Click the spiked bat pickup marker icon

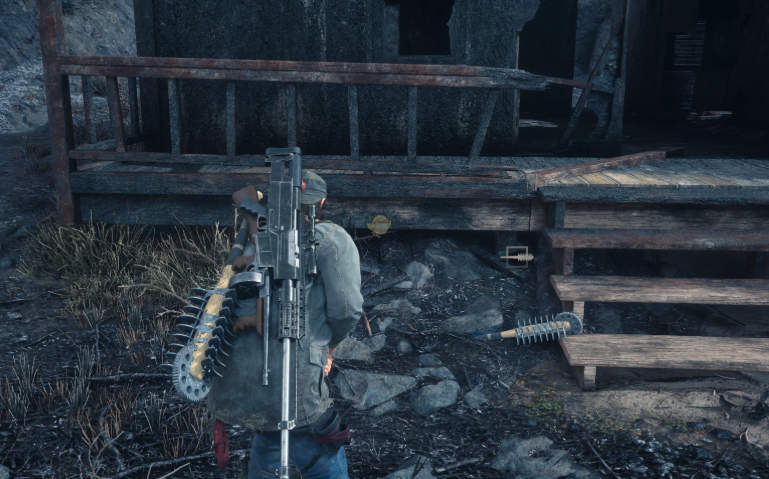click(x=517, y=256)
